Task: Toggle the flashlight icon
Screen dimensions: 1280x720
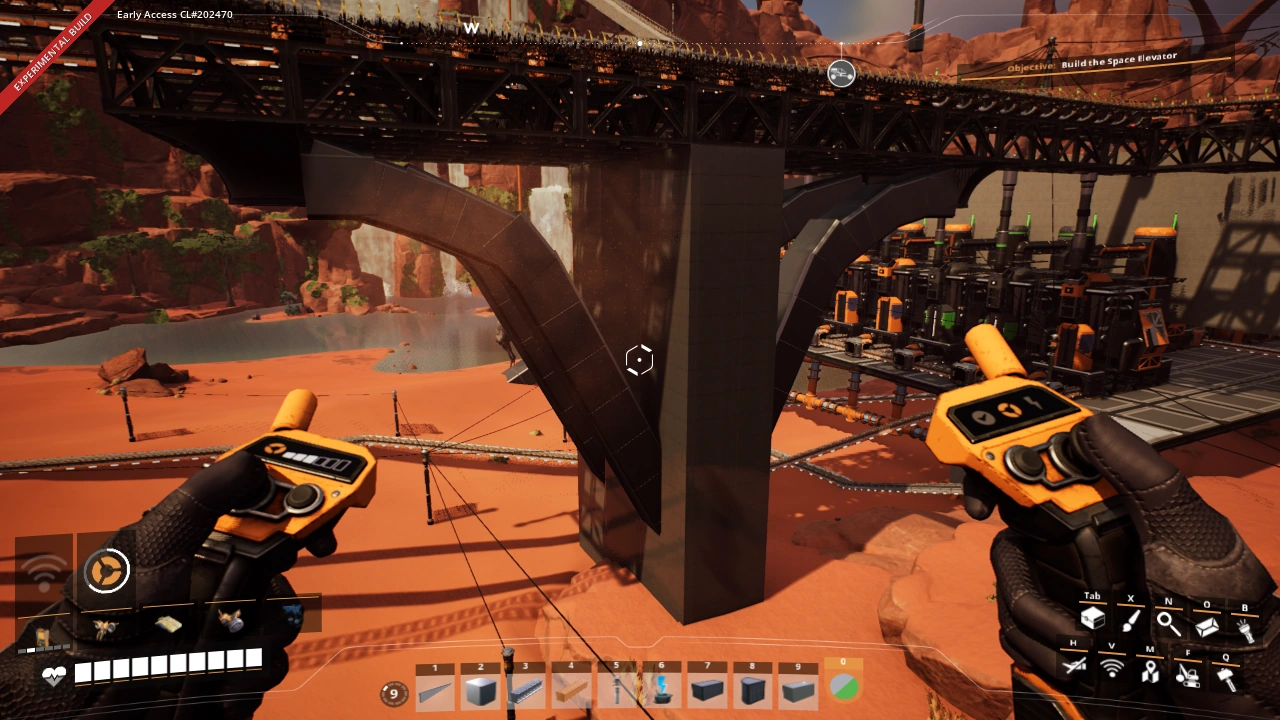Action: click(1245, 629)
